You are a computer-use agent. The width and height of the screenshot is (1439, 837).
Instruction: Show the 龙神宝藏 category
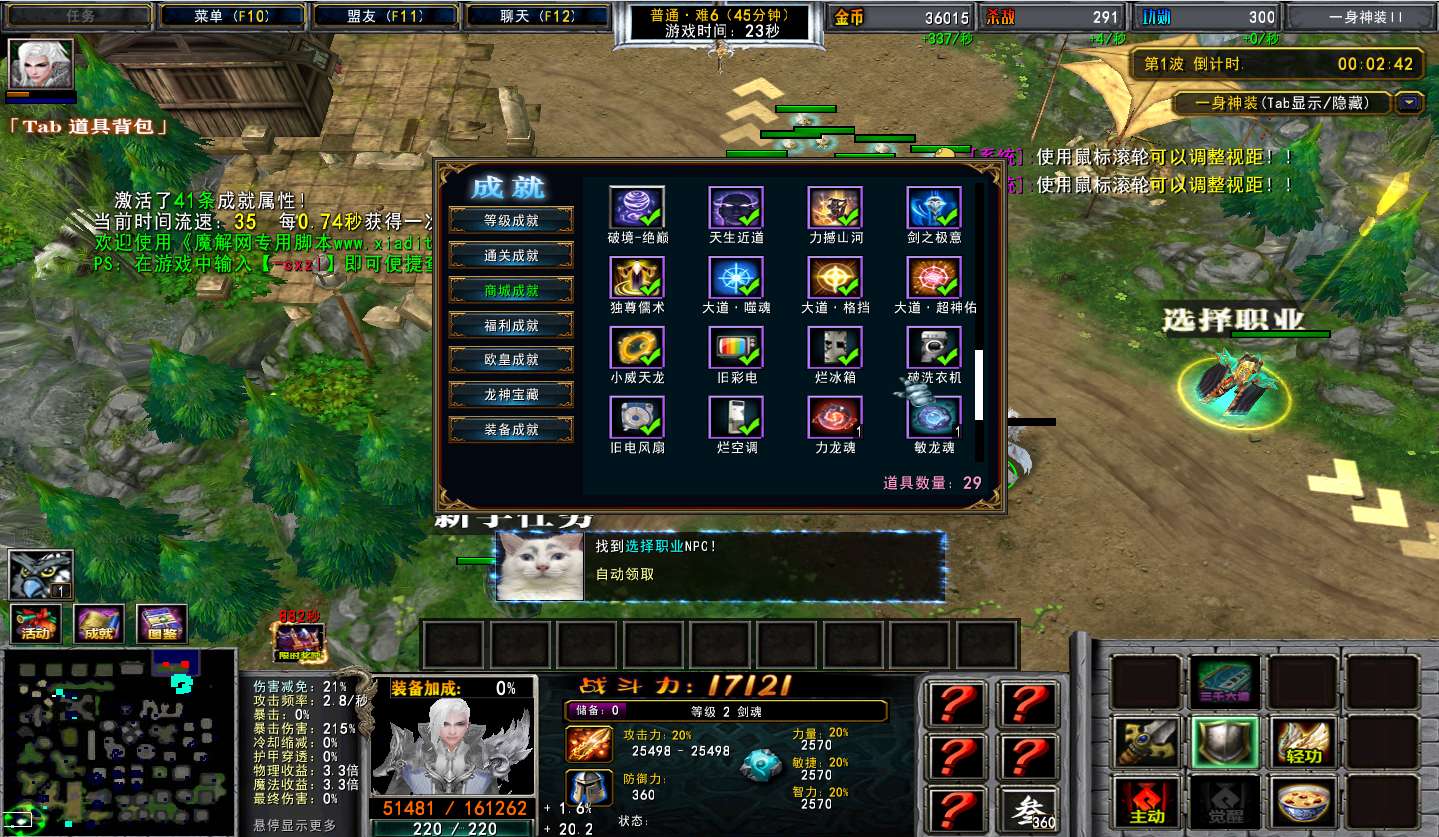tap(511, 395)
